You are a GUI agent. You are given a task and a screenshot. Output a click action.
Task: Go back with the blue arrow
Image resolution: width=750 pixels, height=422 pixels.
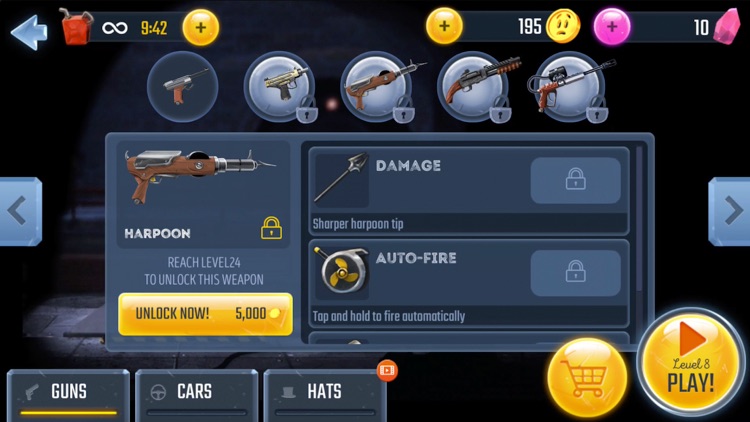[28, 30]
